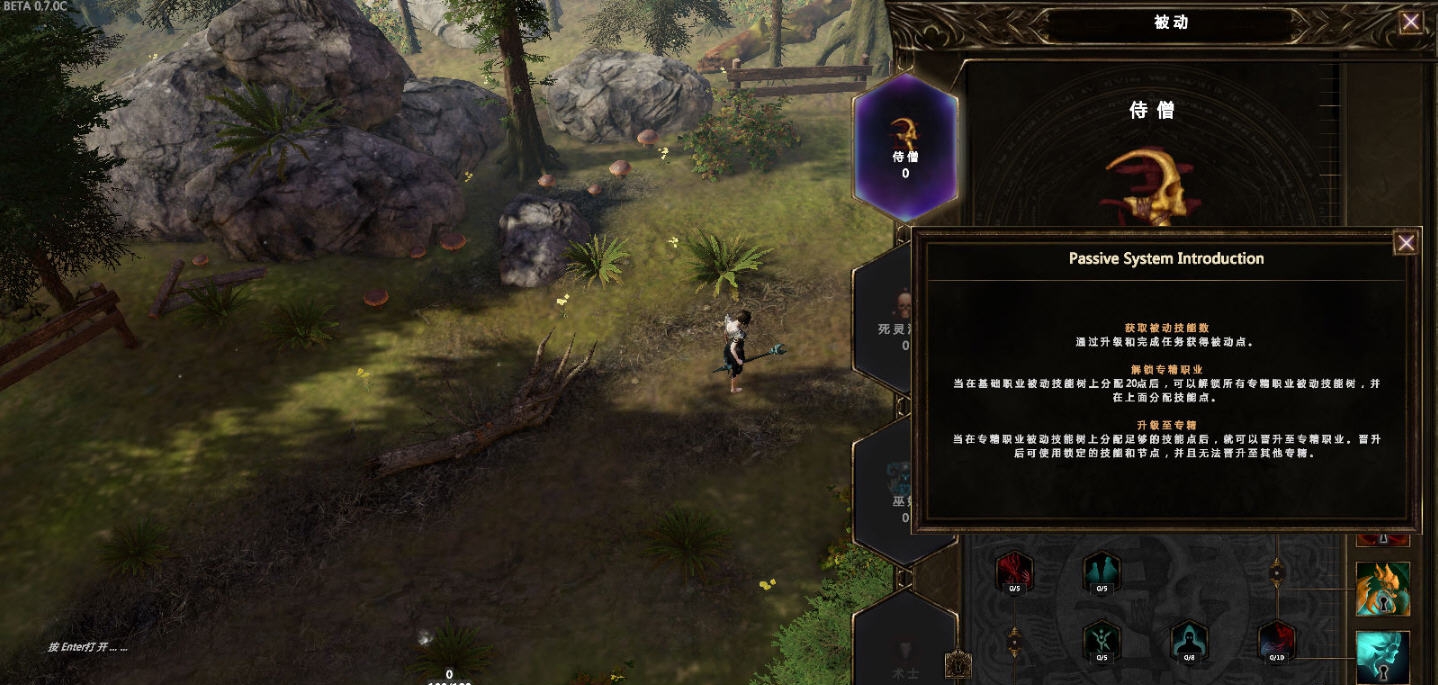Viewport: 1438px width, 685px height.
Task: Click the small keyhole lock button
Action: pos(958,662)
